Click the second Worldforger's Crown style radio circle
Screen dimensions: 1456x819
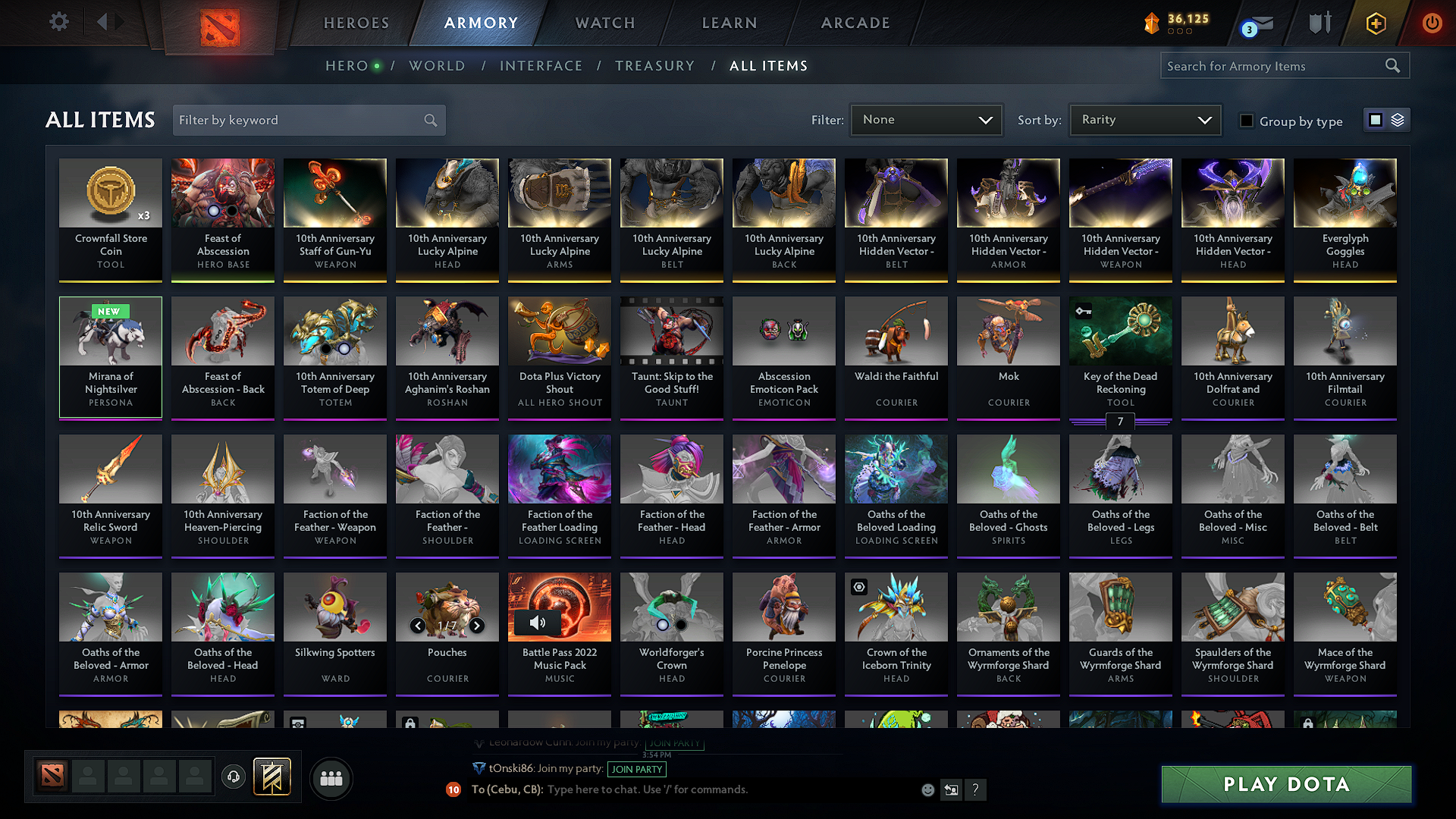pos(681,625)
